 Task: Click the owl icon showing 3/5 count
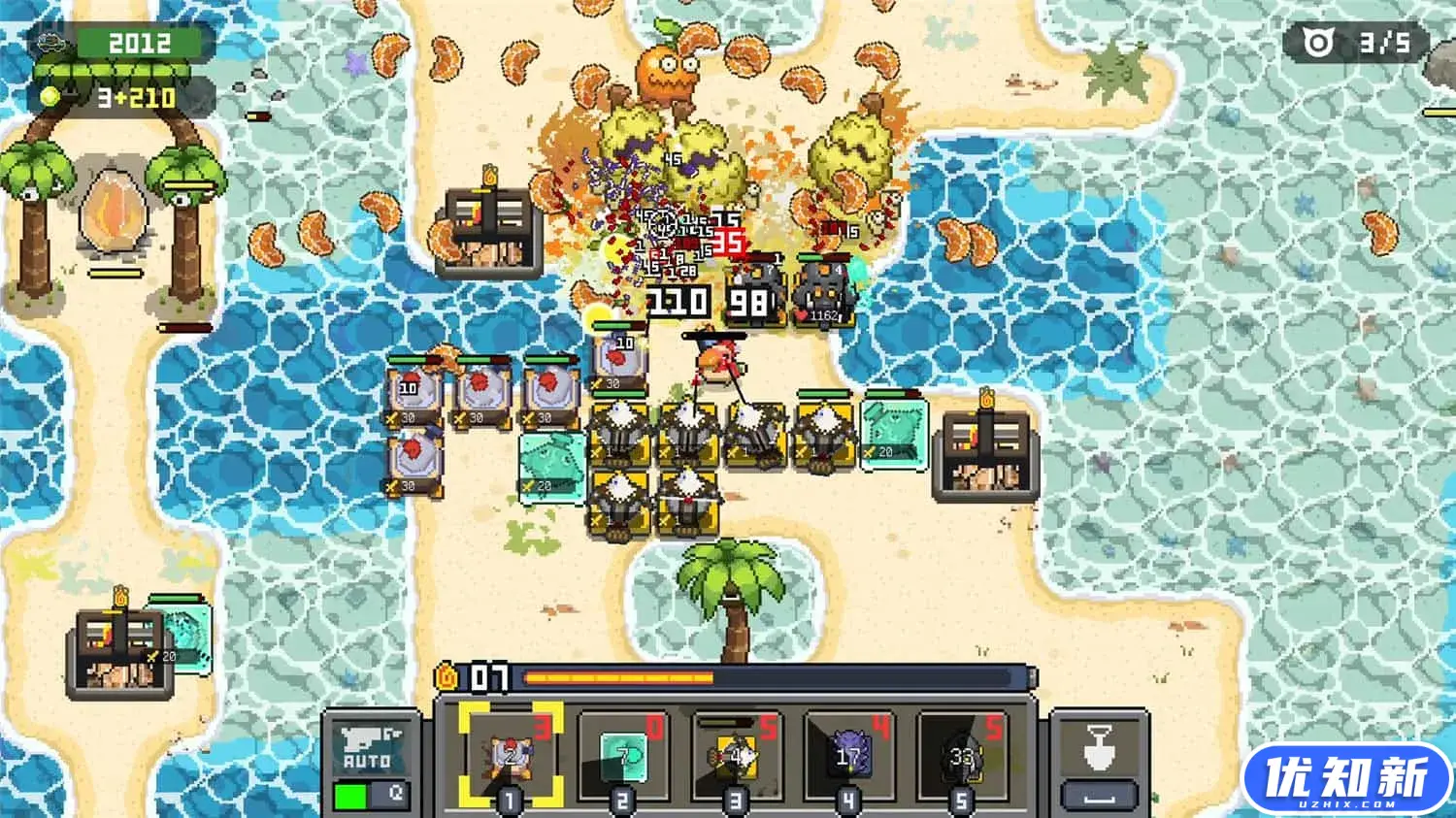[x=1316, y=42]
